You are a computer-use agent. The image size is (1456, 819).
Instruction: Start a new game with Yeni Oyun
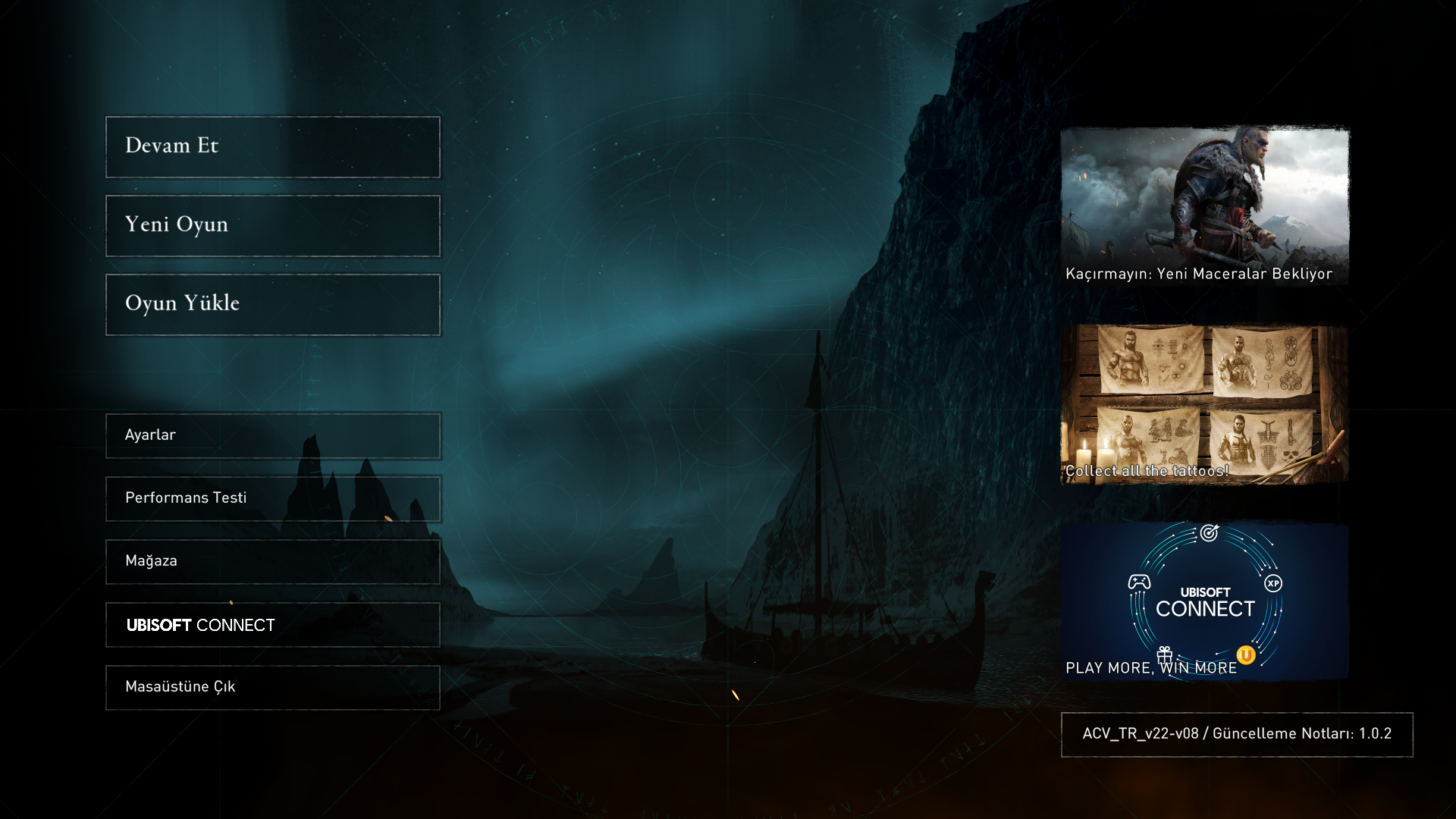point(273,226)
